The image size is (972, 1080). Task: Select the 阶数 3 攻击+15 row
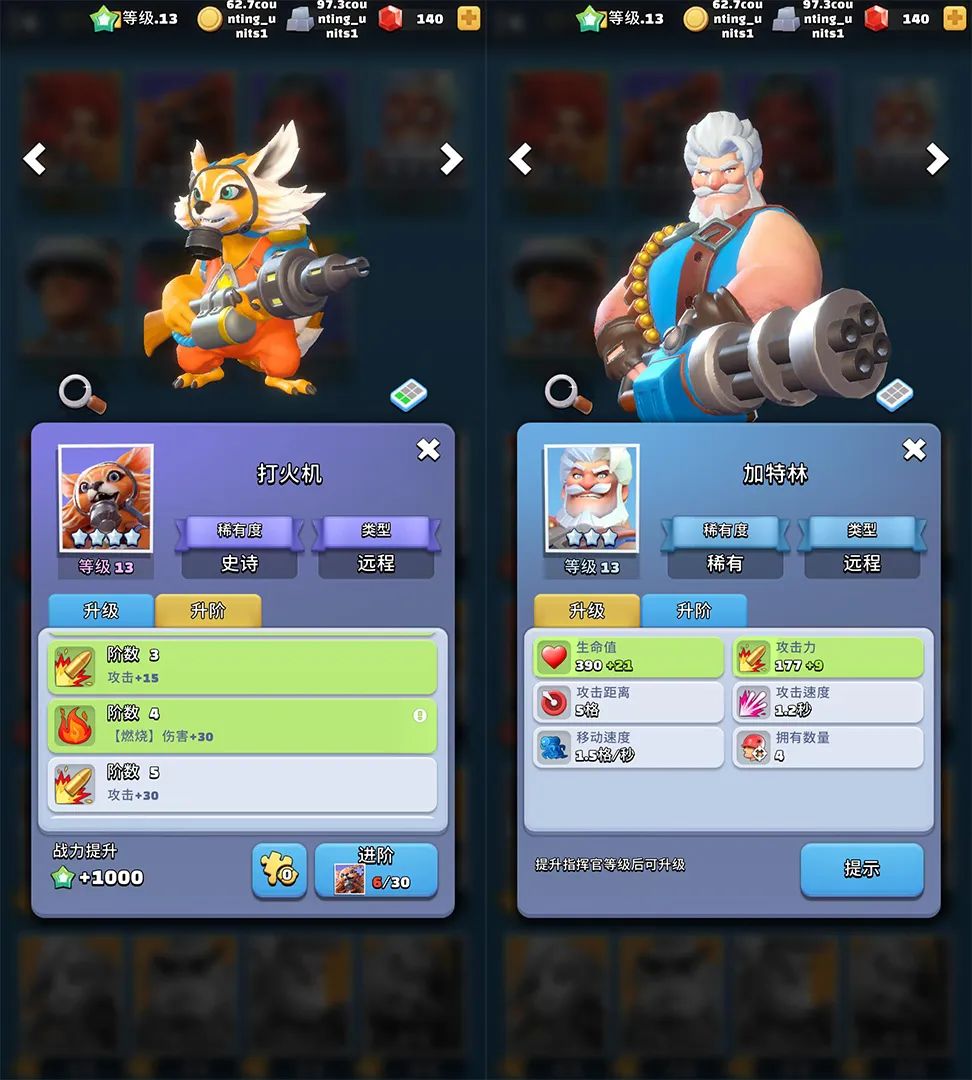pos(242,667)
